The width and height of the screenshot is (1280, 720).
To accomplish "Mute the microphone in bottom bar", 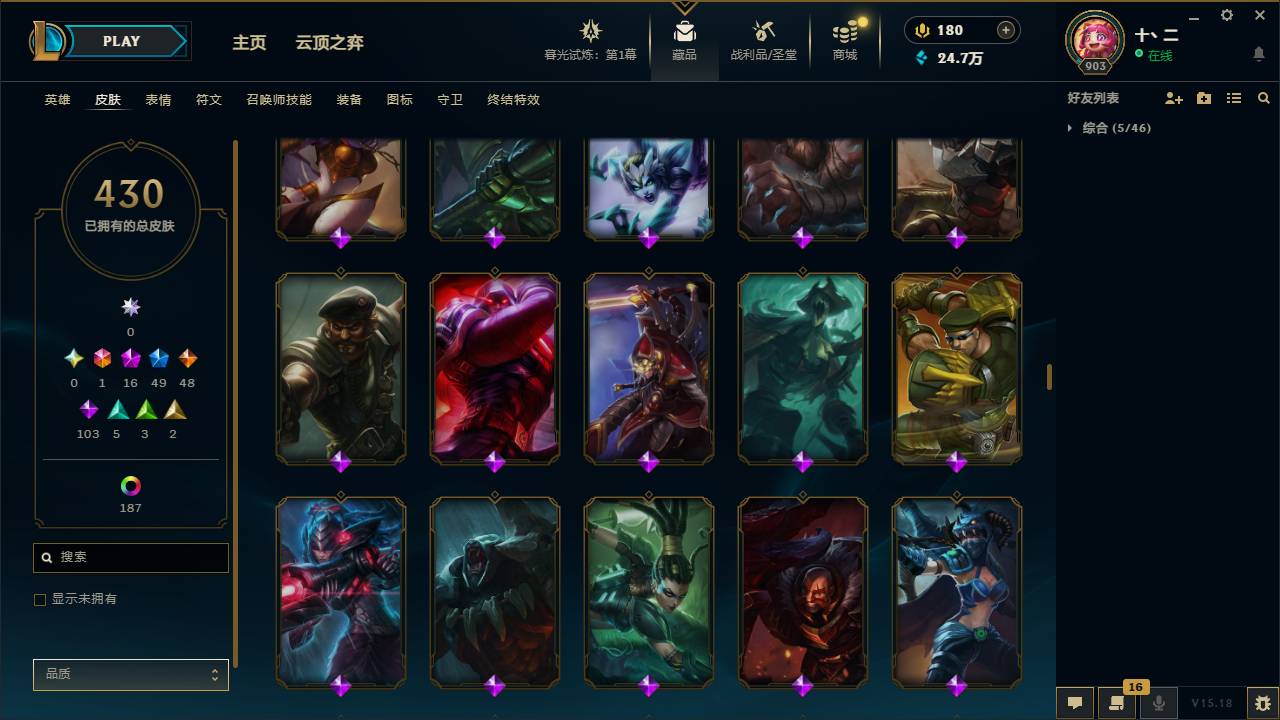I will pos(1159,702).
